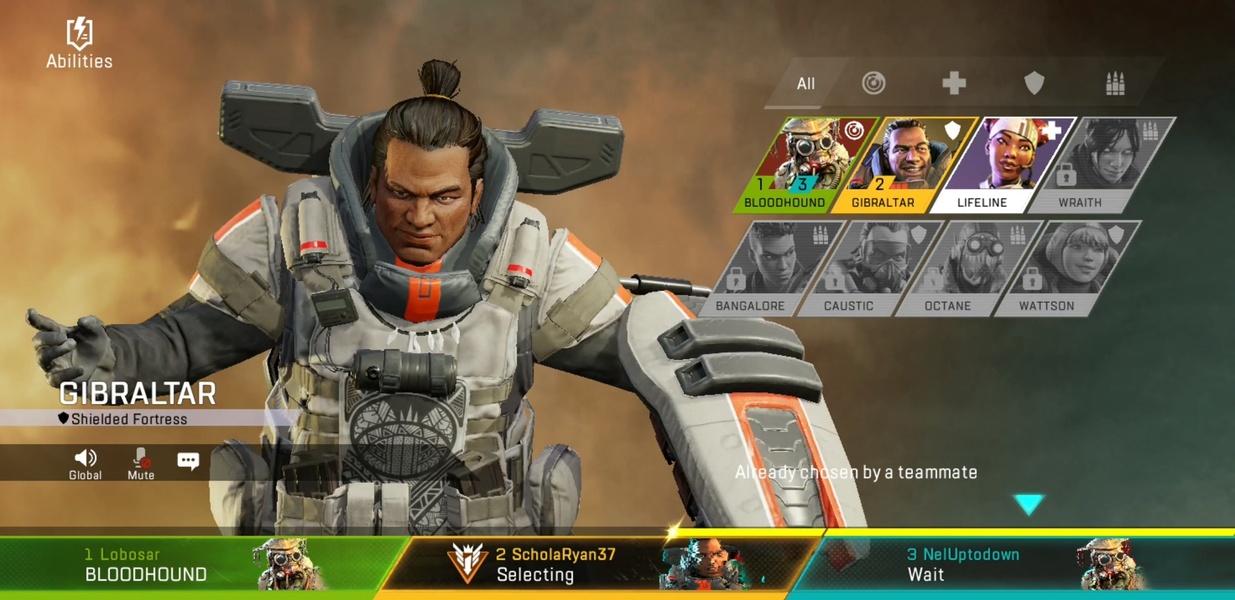The width and height of the screenshot is (1235, 600).
Task: Open the chat speech-bubble icon
Action: 188,461
